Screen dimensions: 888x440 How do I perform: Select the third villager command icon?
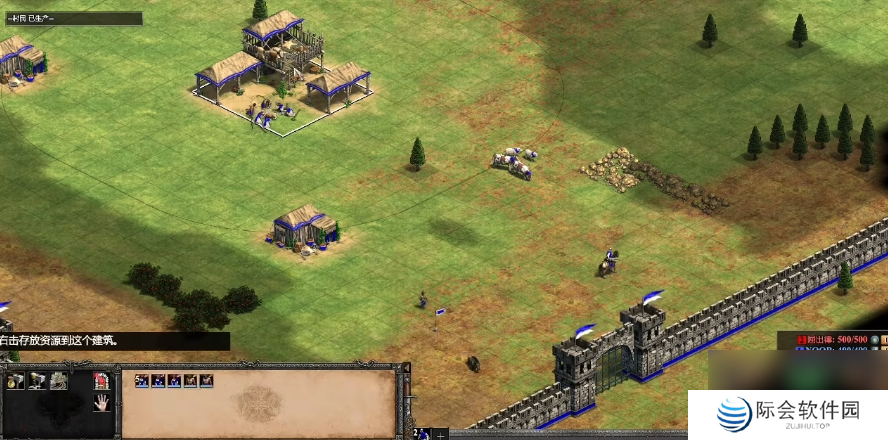60,380
